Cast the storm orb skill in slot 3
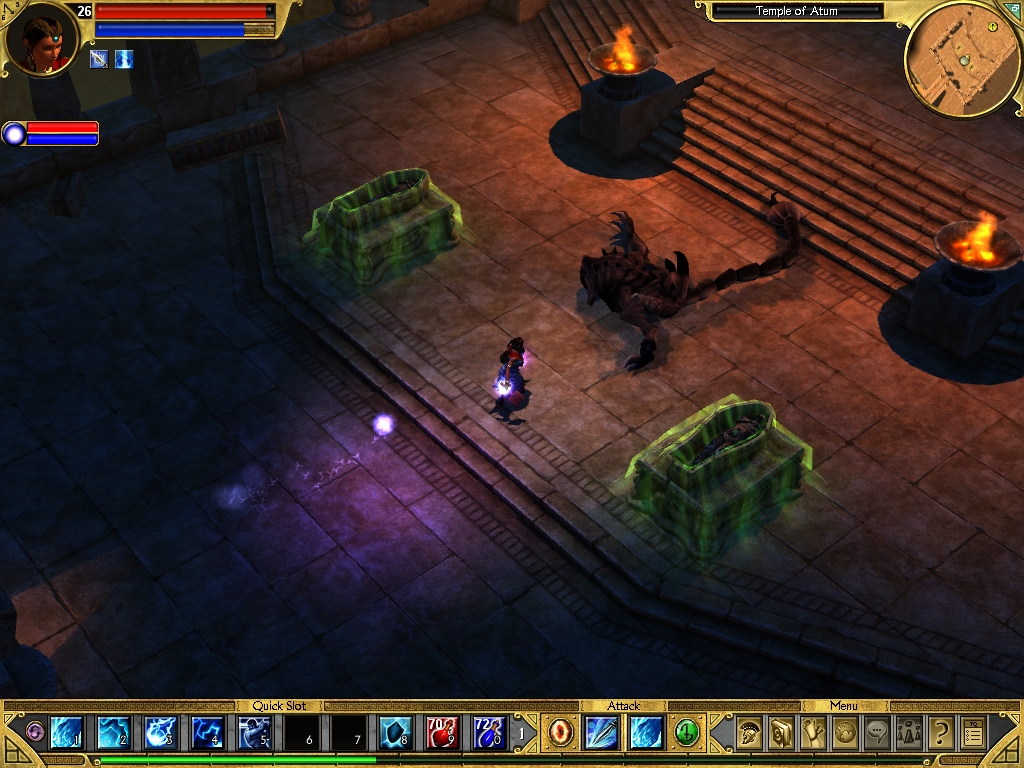The width and height of the screenshot is (1024, 768). click(x=160, y=733)
